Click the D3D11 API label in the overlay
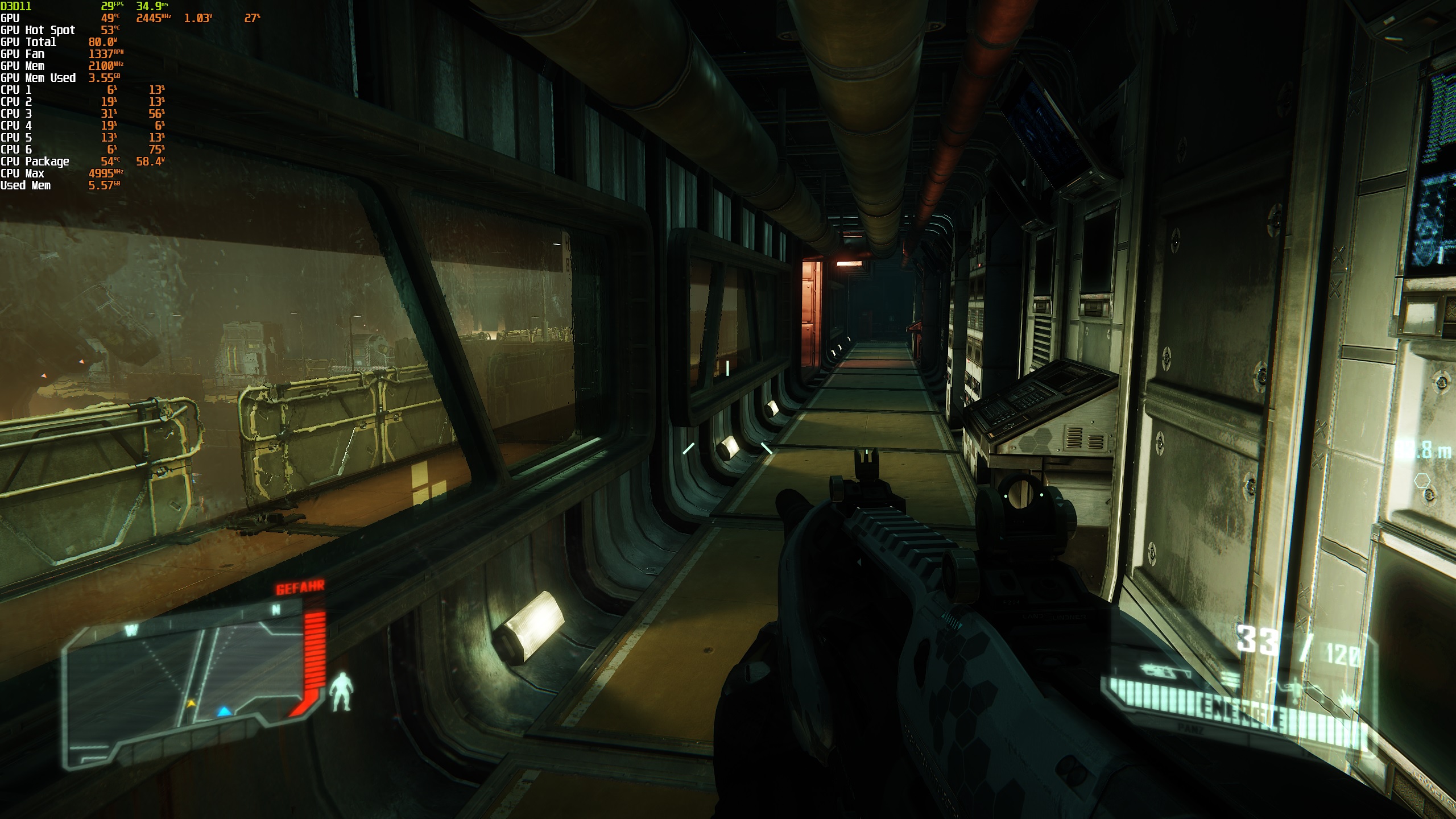This screenshot has width=1456, height=819. [17, 6]
